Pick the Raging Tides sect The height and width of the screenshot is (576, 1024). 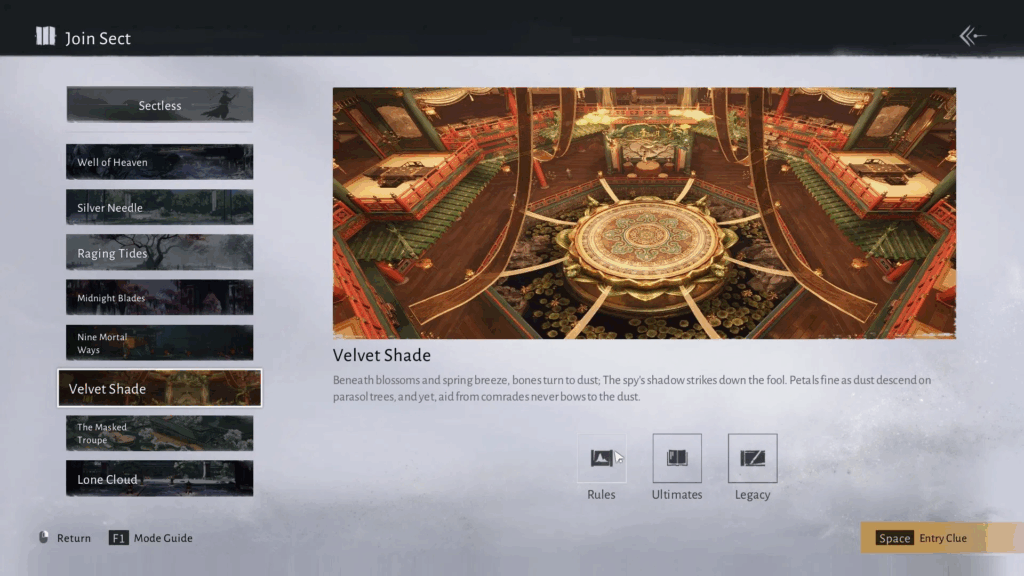click(x=160, y=253)
